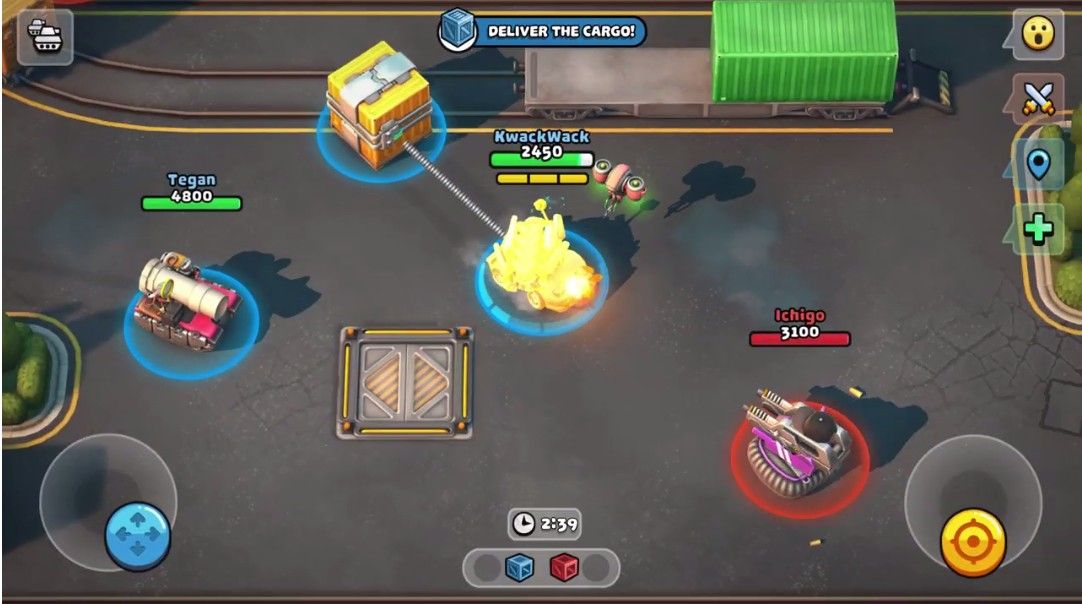The image size is (1082, 604).
Task: Select the crossed swords attack ping
Action: 1038,98
